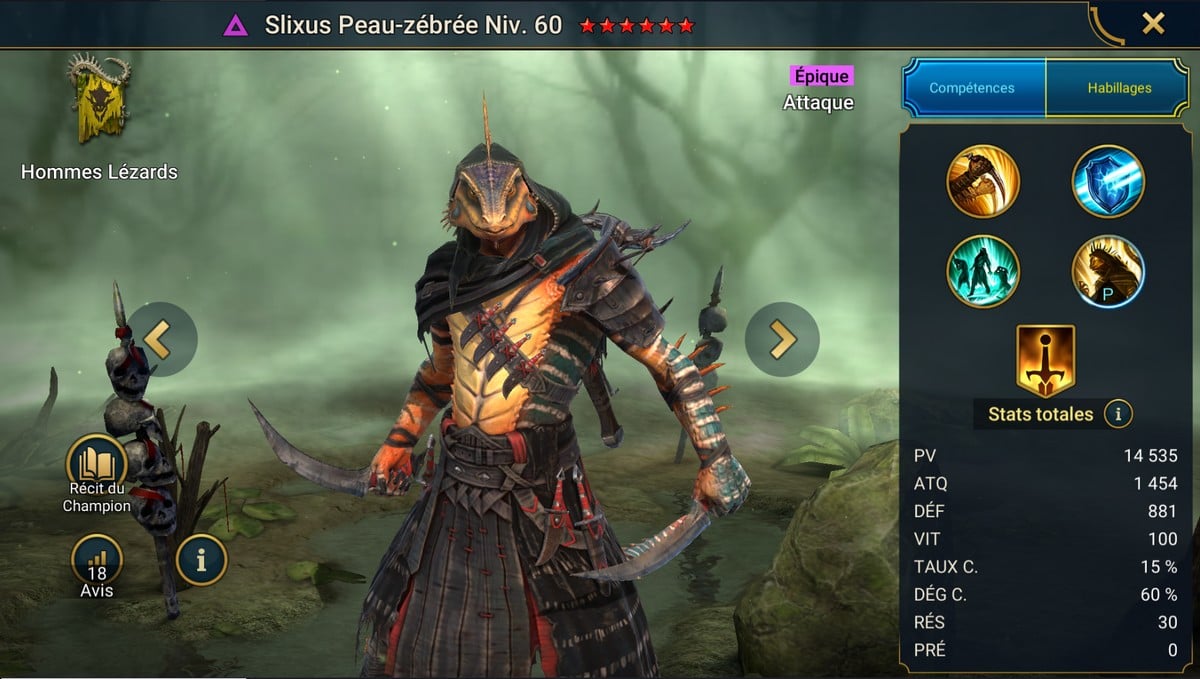Select the passive skill icon marked P
The image size is (1200, 679).
(1108, 271)
